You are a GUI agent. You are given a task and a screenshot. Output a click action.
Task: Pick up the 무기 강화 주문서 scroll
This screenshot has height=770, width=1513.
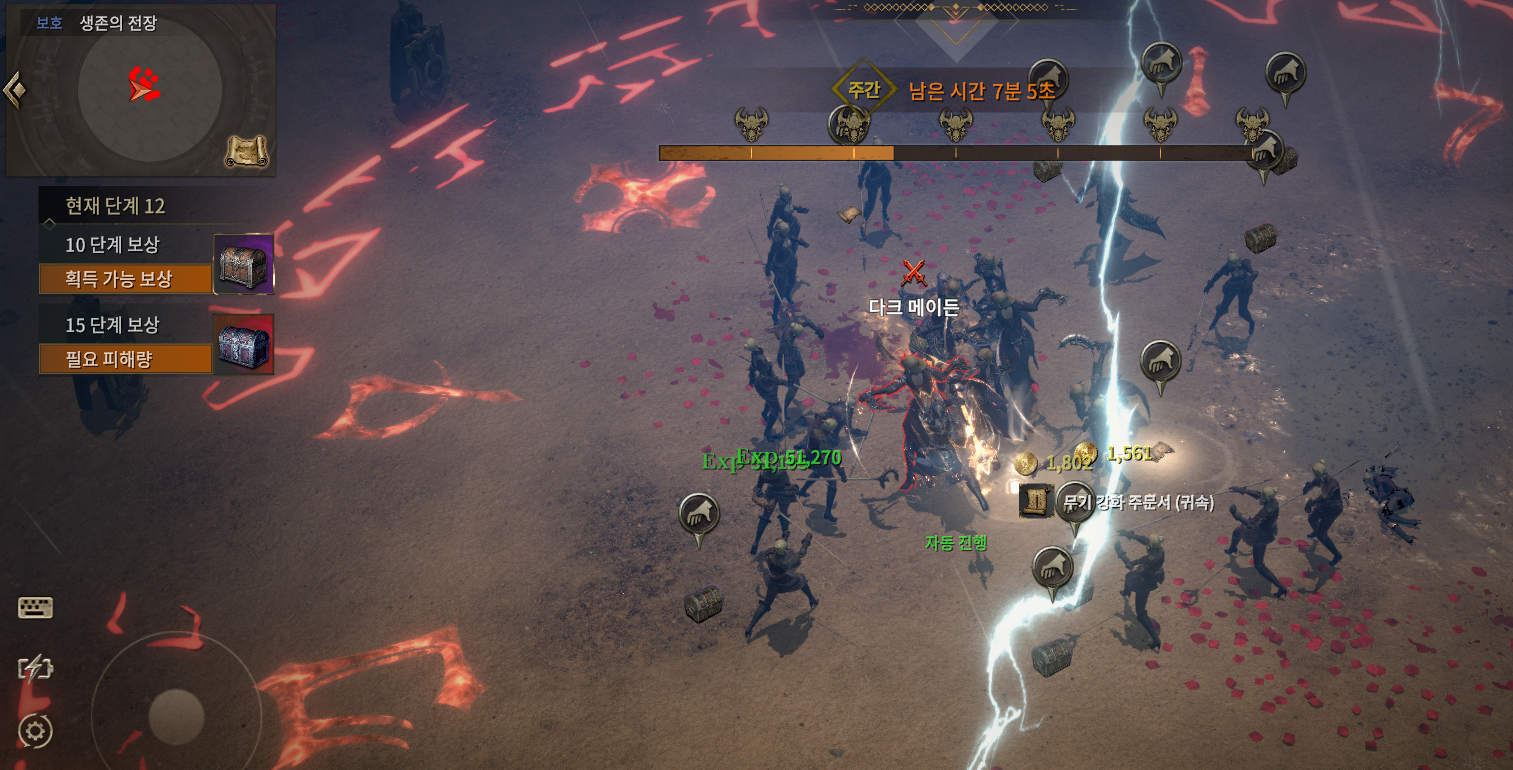1036,500
